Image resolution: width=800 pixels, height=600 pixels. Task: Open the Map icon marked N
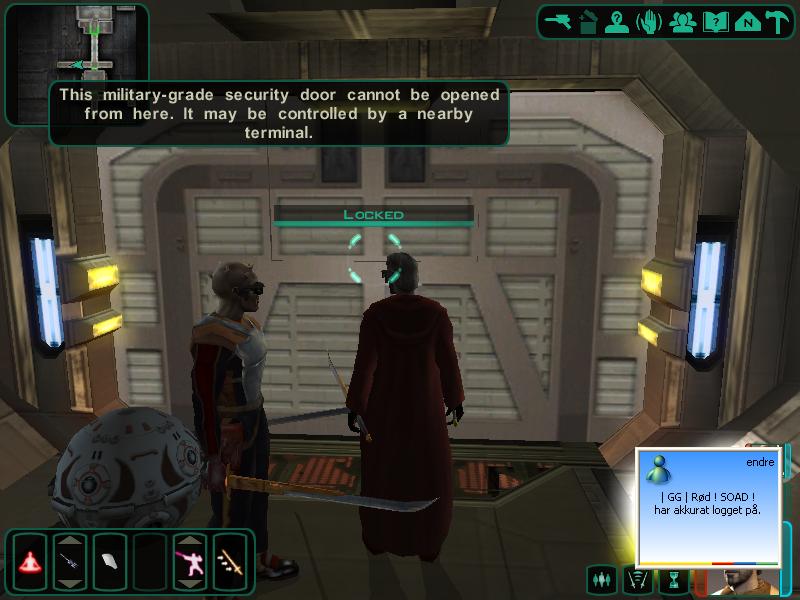tap(744, 21)
